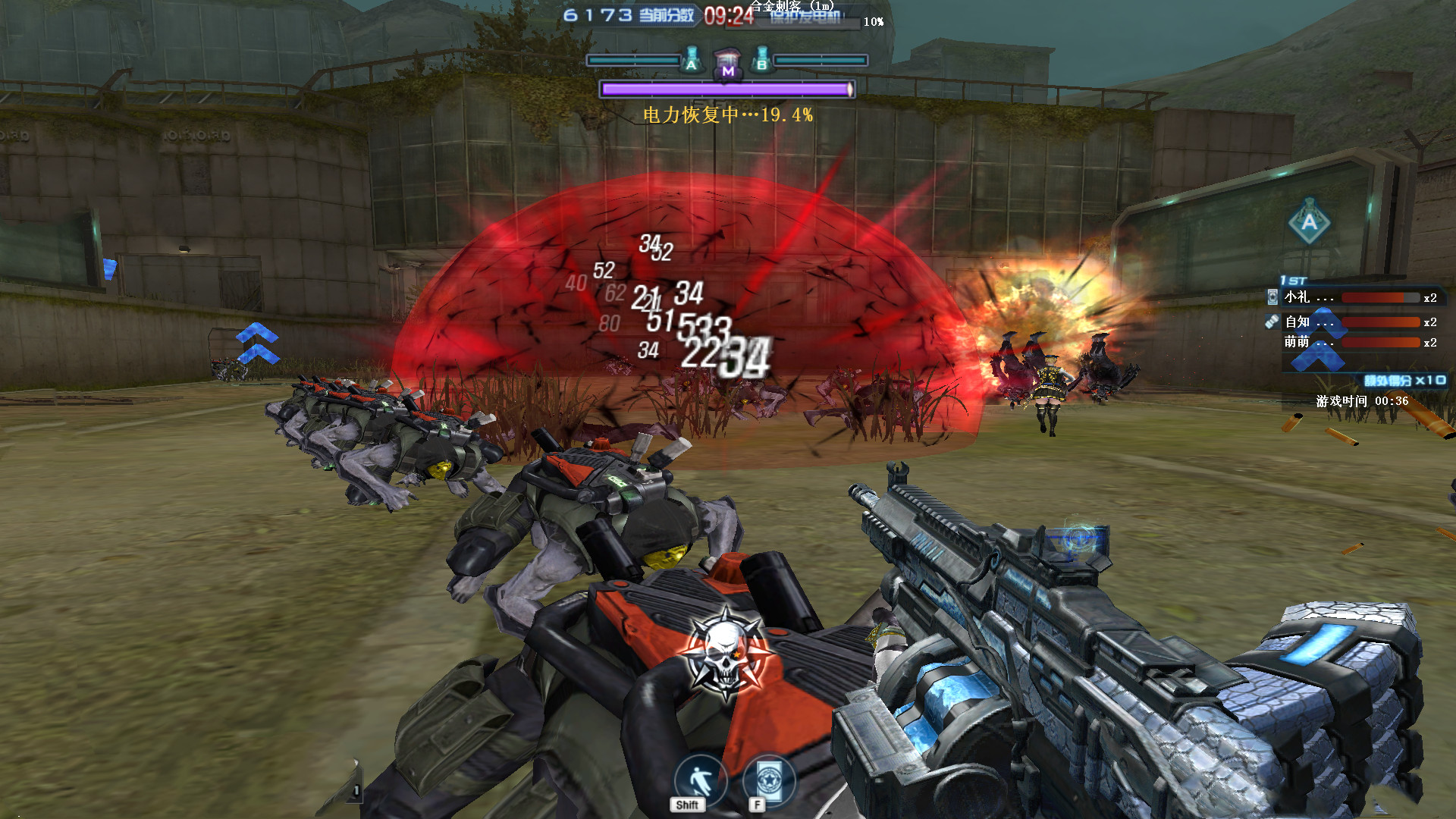1456x819 pixels.
Task: Select generator B icon in the top bar
Action: point(762,60)
